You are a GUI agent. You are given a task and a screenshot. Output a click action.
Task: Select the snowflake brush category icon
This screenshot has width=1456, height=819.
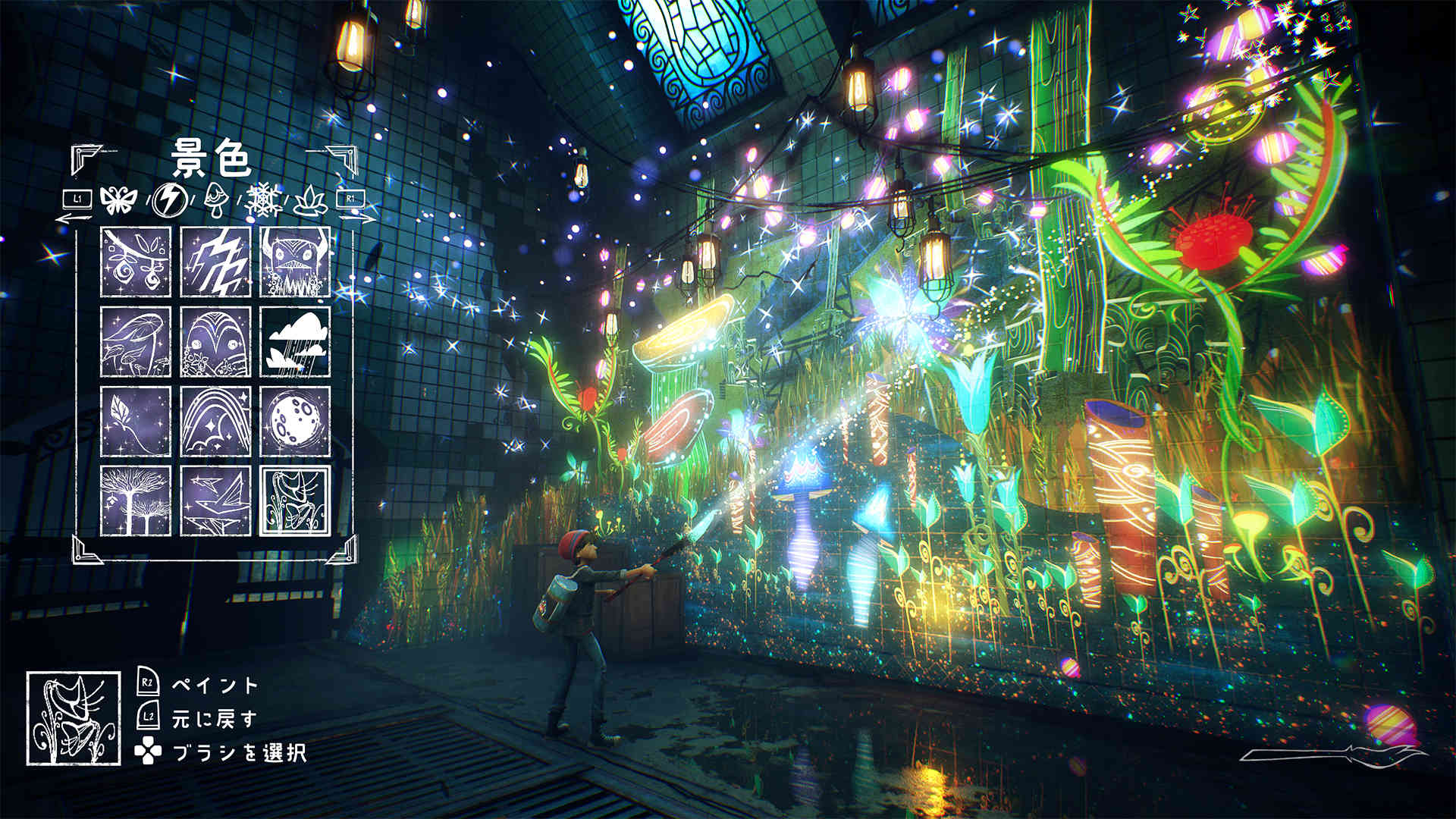click(262, 199)
